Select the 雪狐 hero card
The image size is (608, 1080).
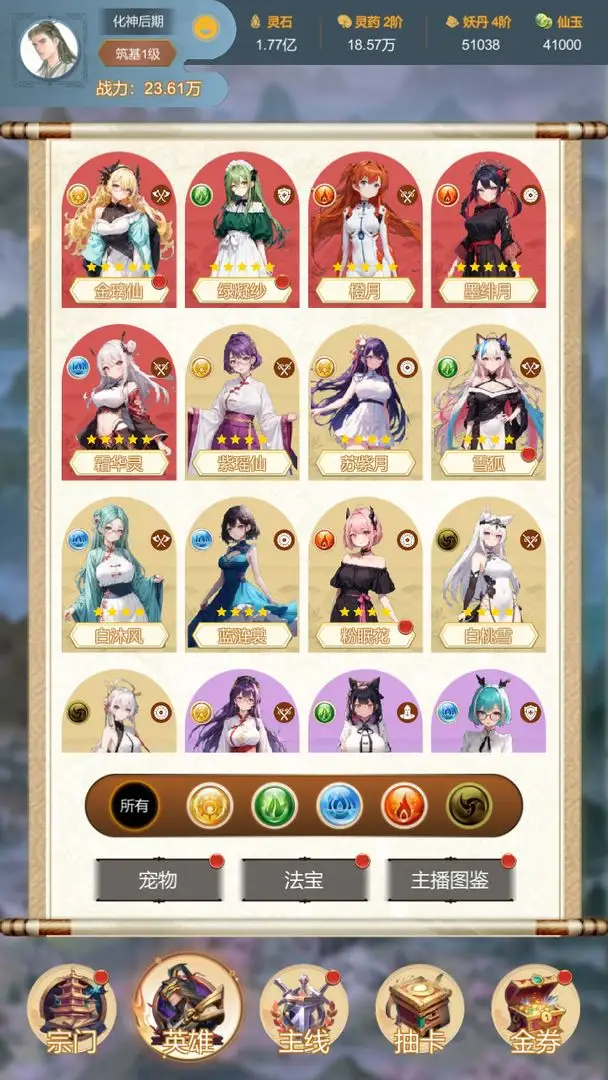pos(488,402)
